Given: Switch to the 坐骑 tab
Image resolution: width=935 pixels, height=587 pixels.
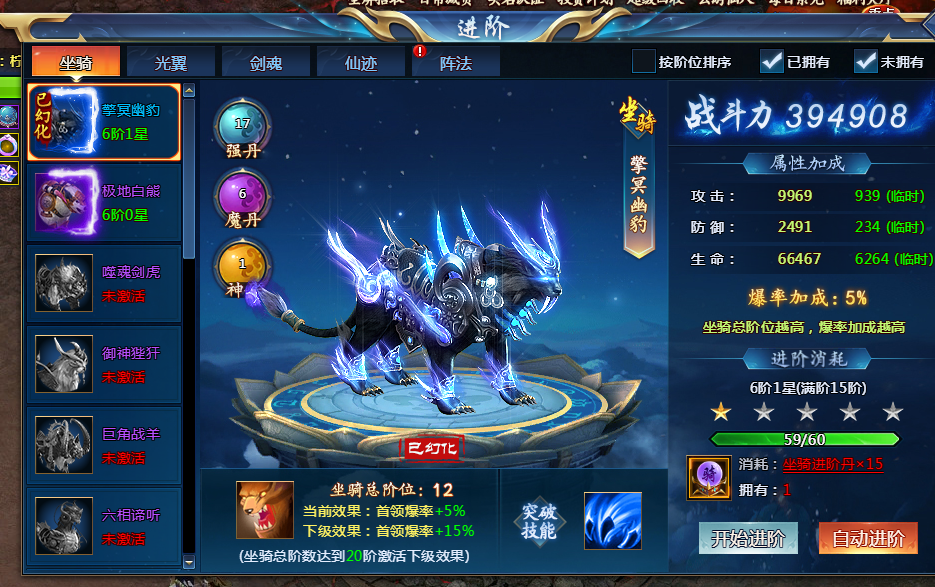Looking at the screenshot, I should pos(76,62).
